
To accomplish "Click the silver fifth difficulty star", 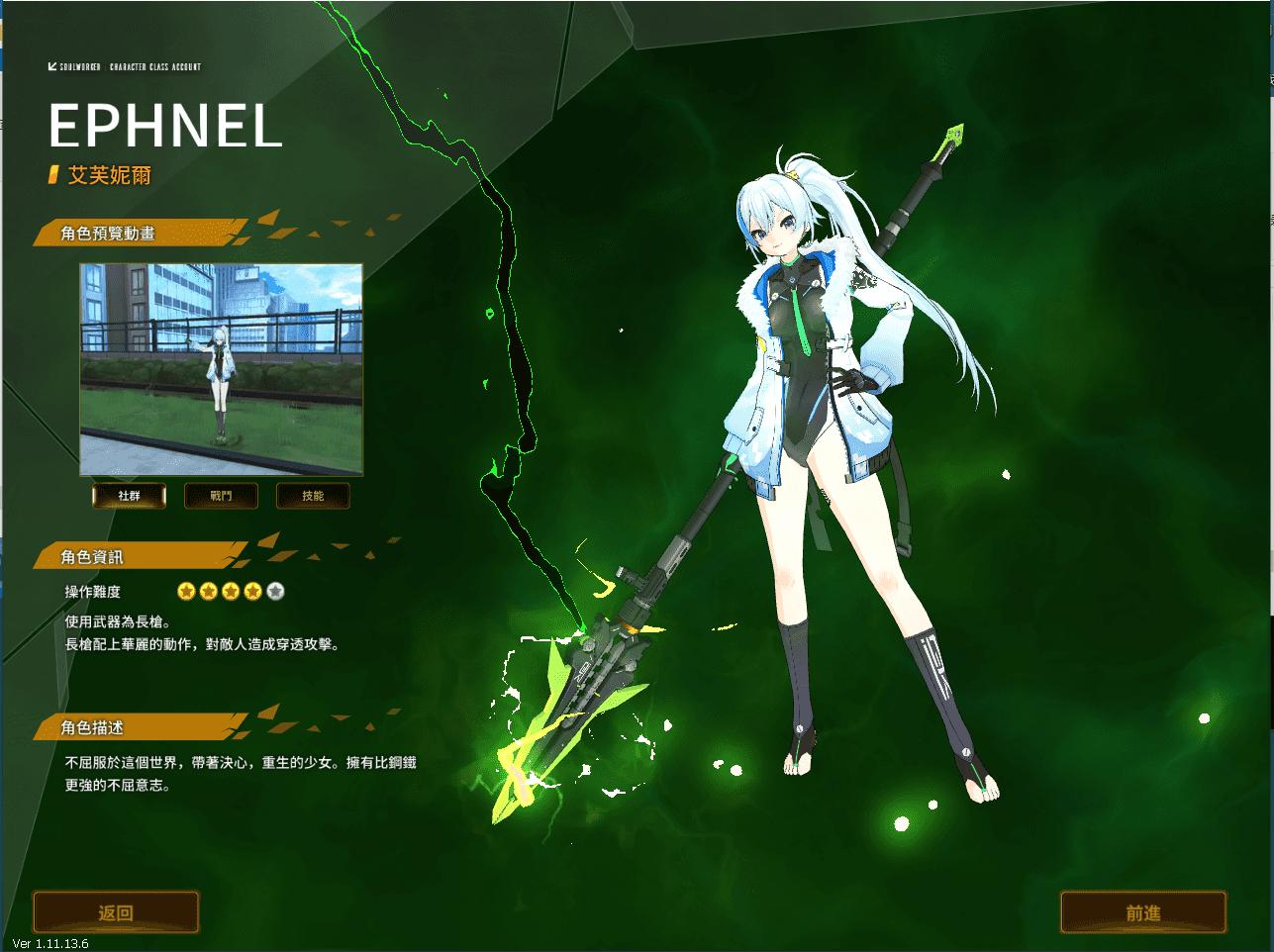I will (275, 591).
